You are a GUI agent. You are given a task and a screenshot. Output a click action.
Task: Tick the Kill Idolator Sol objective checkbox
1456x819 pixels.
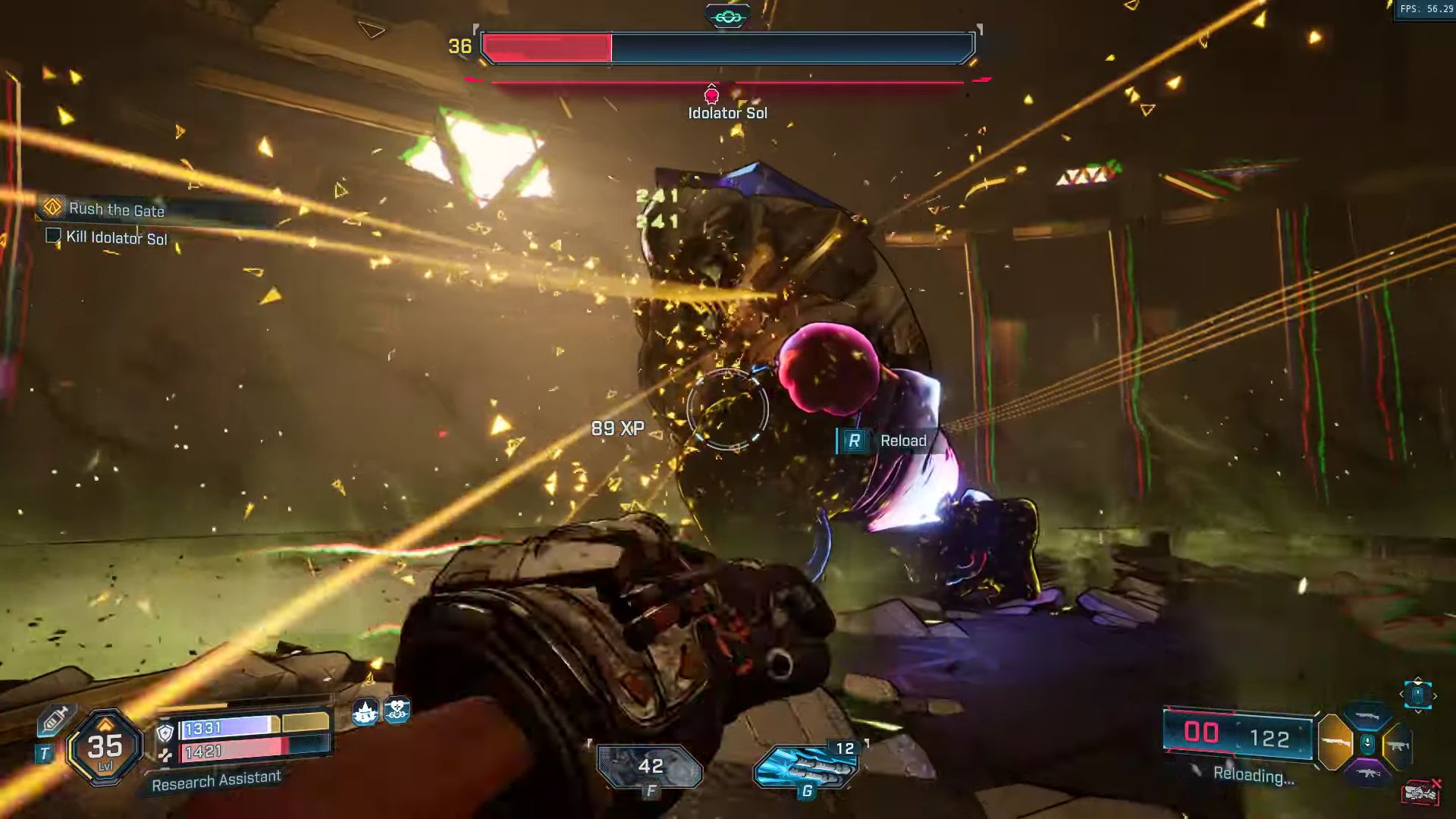click(53, 236)
